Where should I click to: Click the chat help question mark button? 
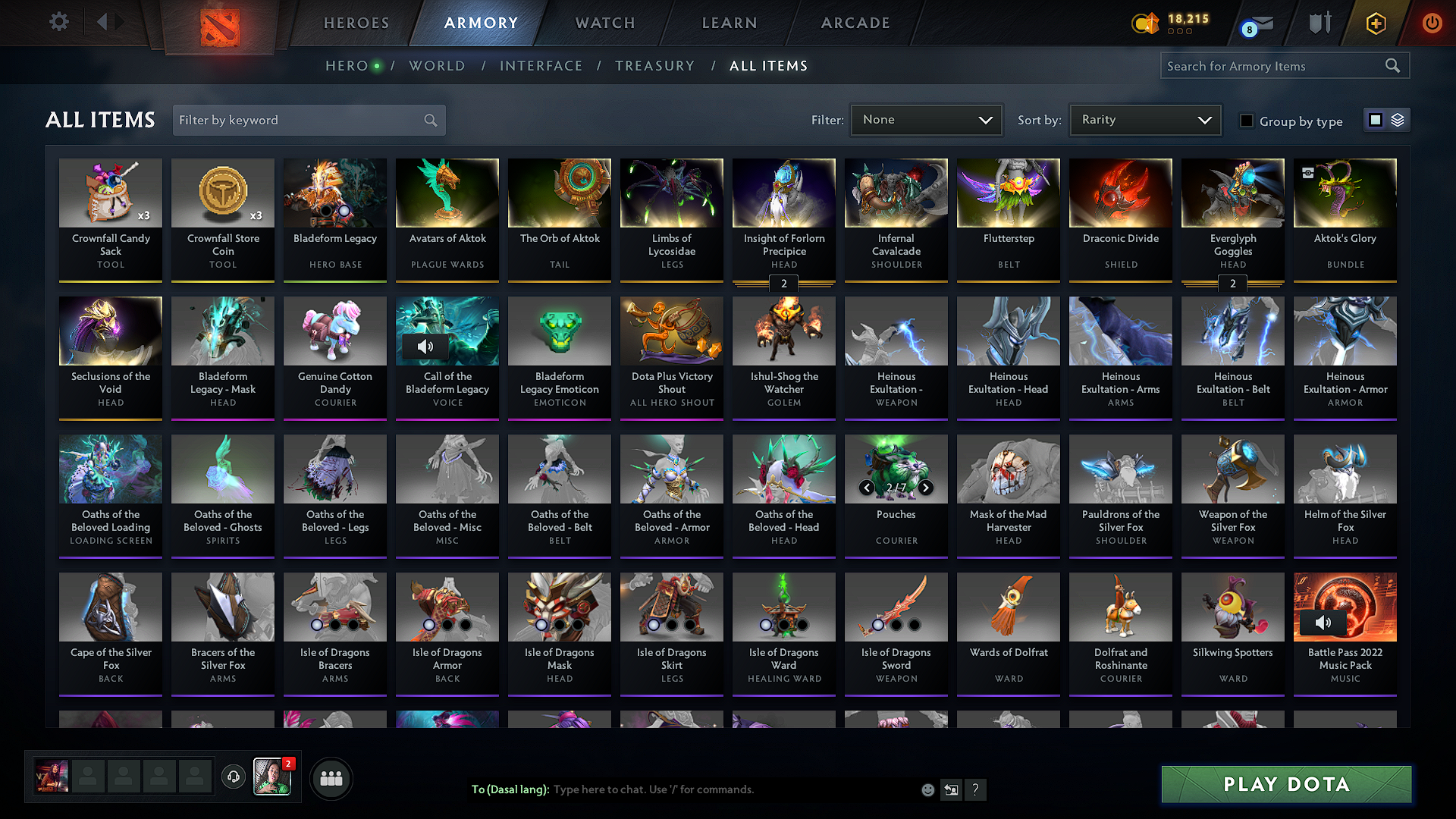click(x=976, y=789)
